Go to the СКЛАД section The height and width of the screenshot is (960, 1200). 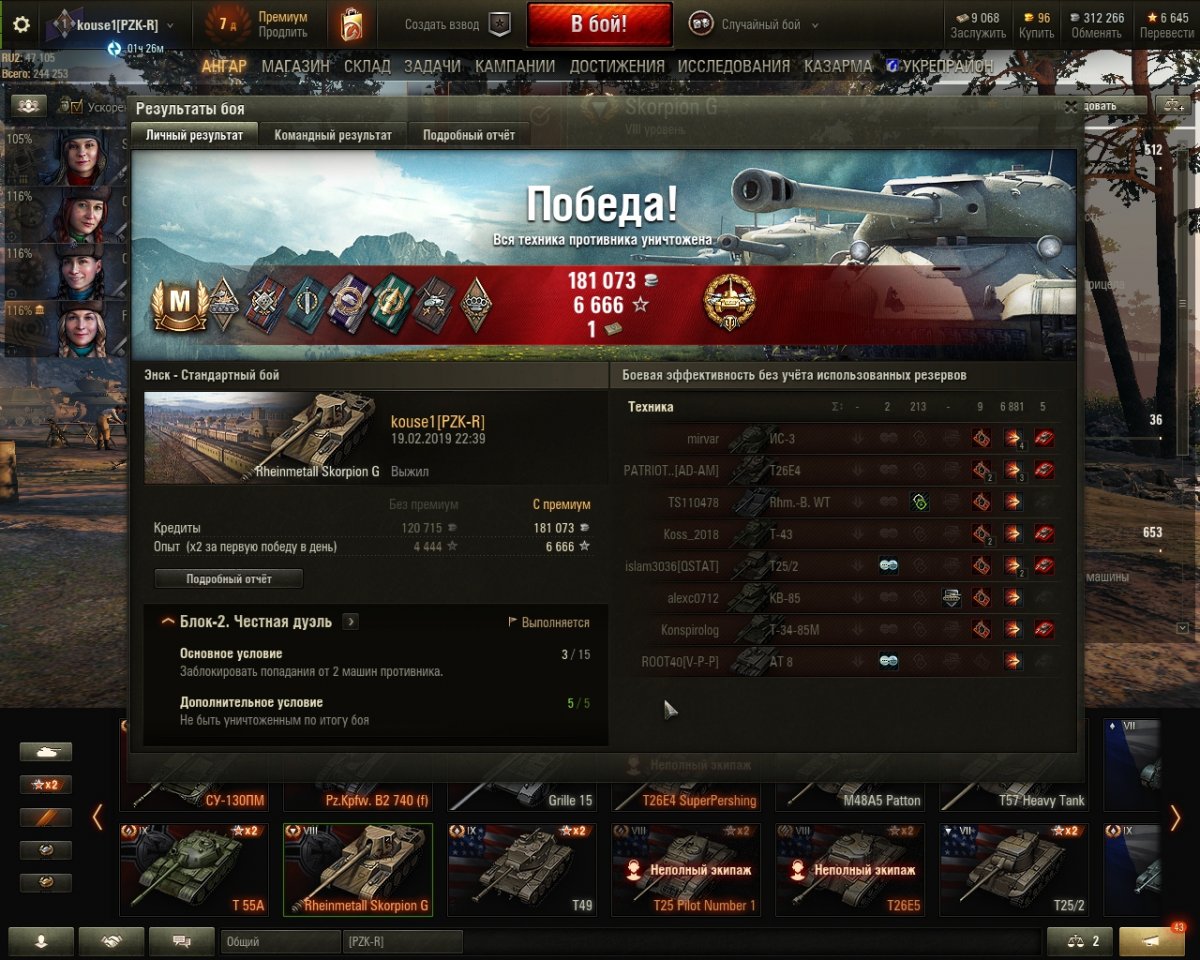(367, 67)
